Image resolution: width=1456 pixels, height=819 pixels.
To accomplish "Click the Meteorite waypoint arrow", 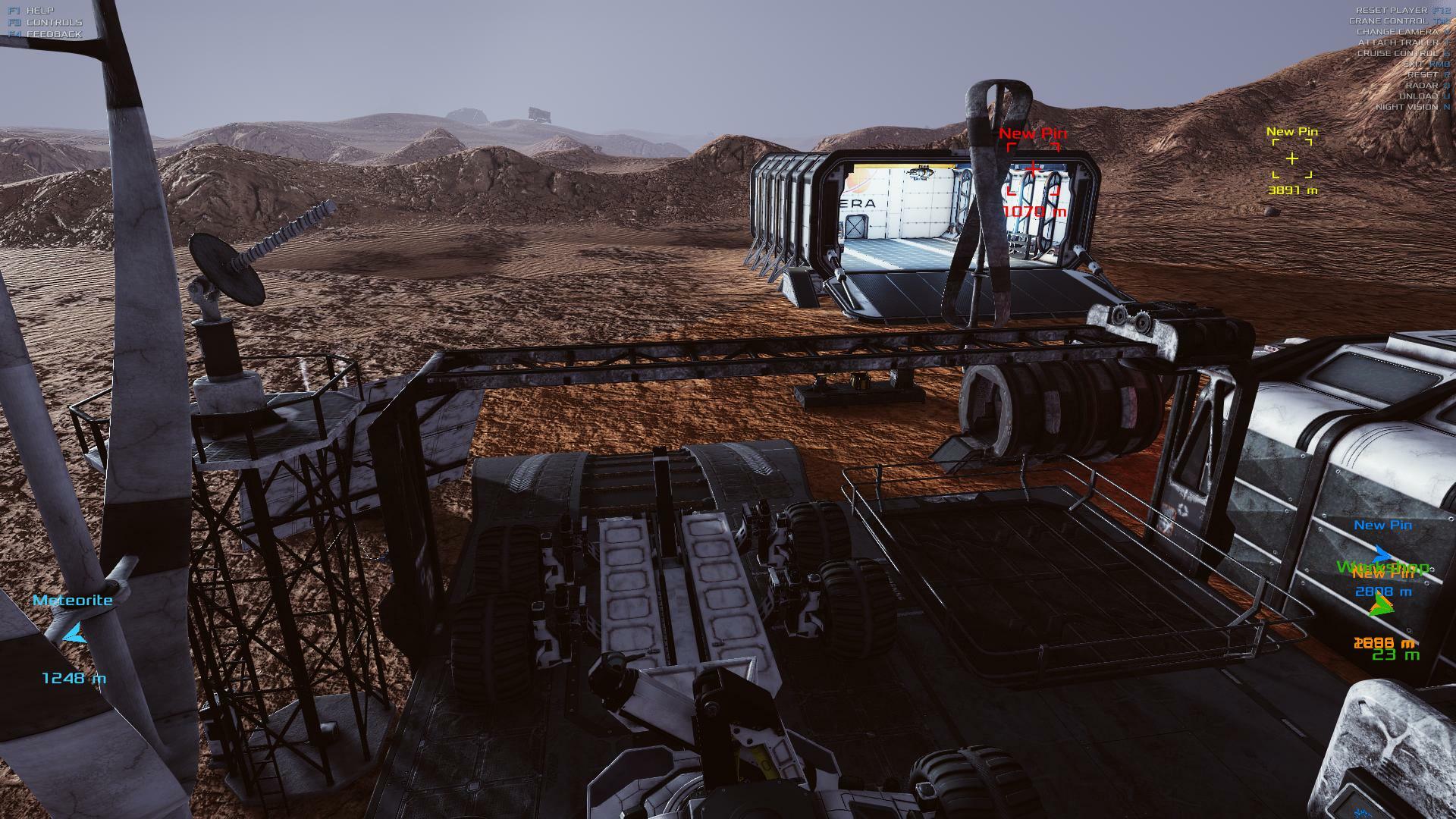I will pyautogui.click(x=74, y=634).
